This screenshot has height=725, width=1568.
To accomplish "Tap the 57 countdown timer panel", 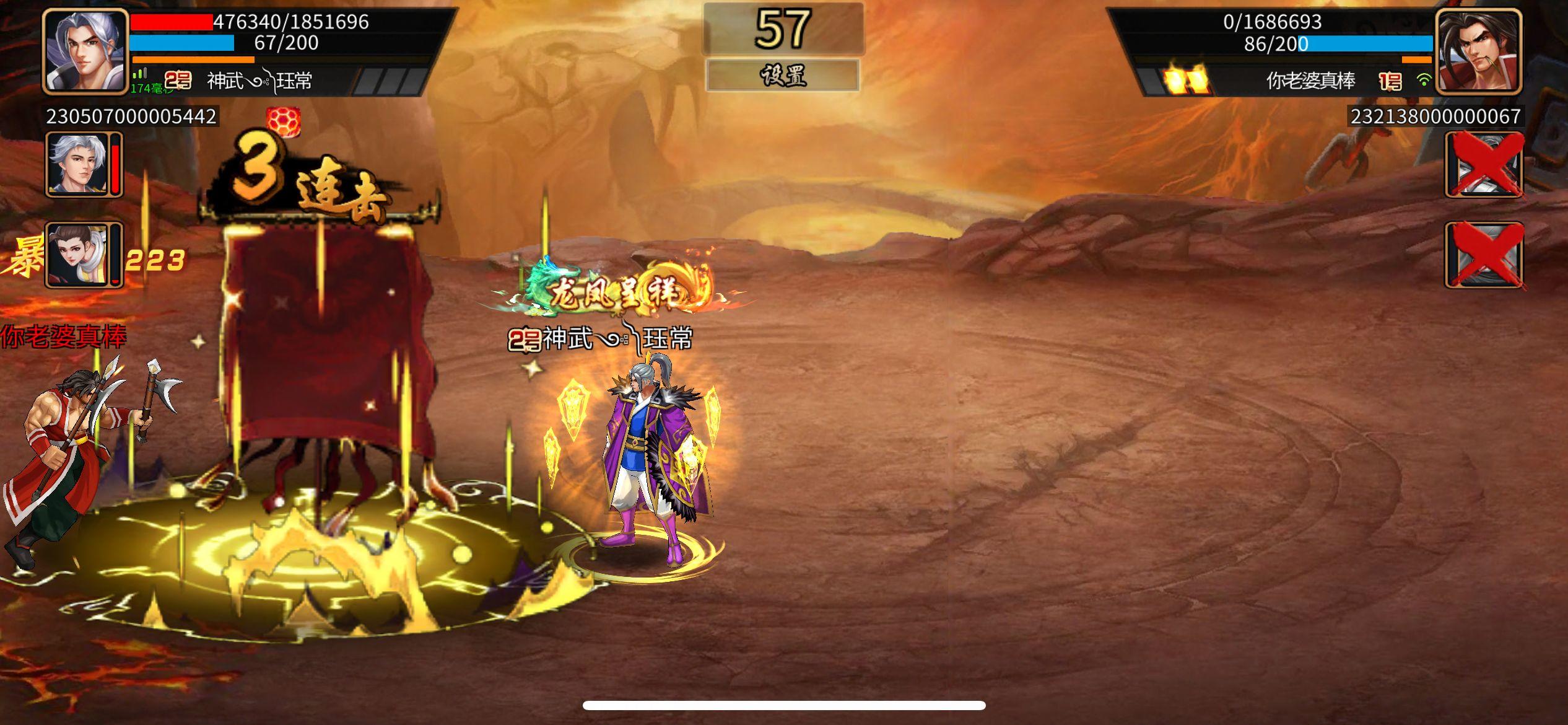I will 783,30.
